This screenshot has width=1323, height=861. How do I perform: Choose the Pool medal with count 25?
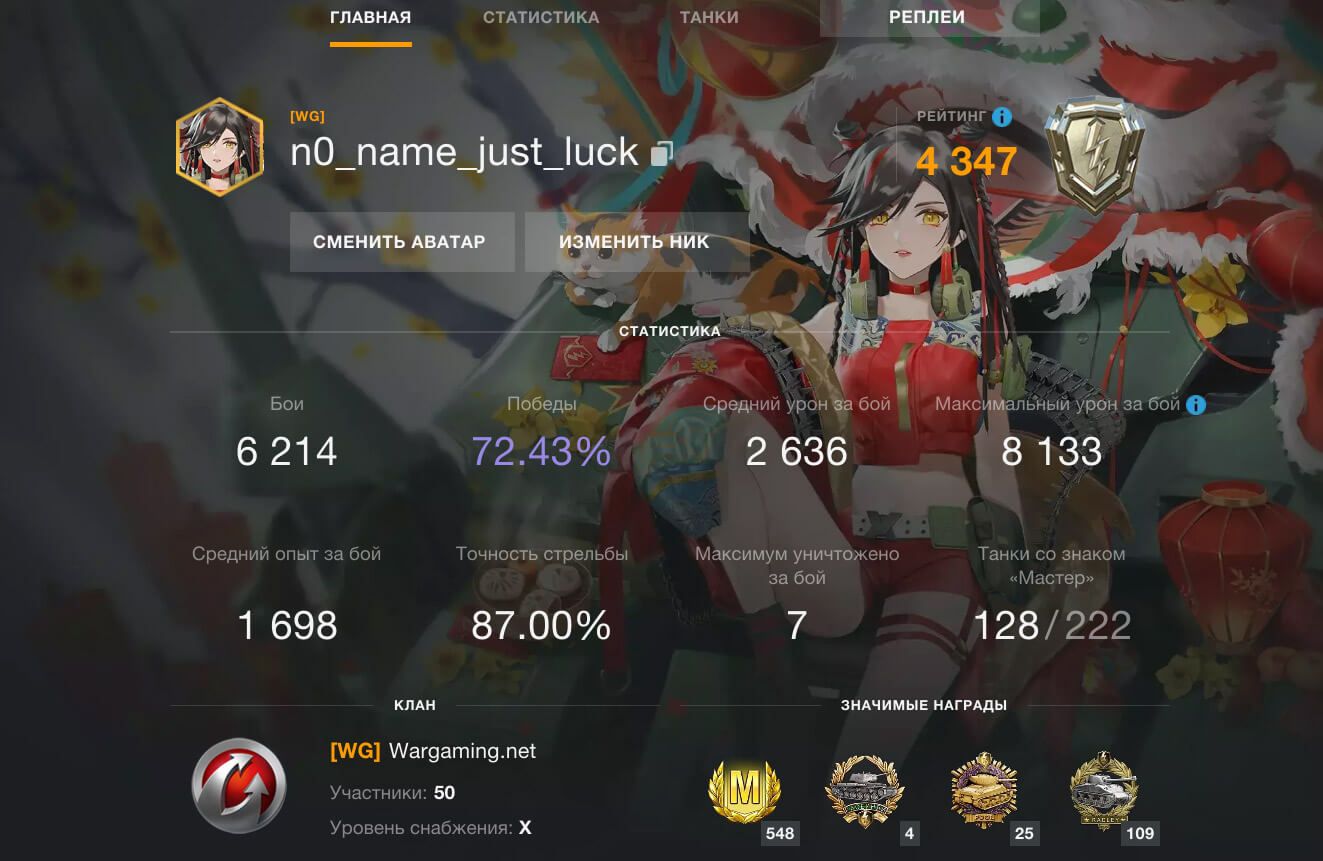pyautogui.click(x=983, y=794)
